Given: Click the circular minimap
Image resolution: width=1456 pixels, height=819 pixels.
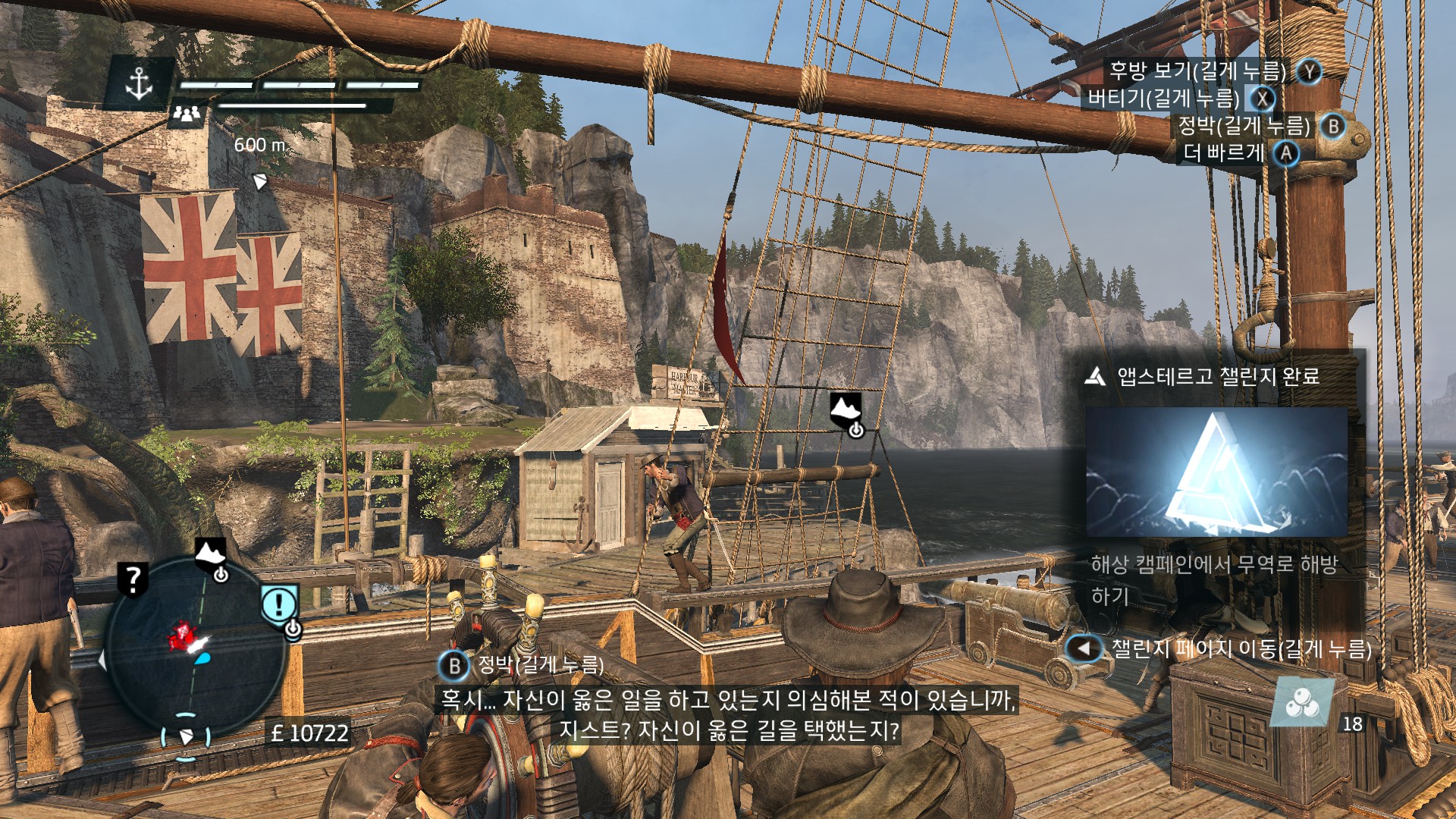Looking at the screenshot, I should (194, 652).
